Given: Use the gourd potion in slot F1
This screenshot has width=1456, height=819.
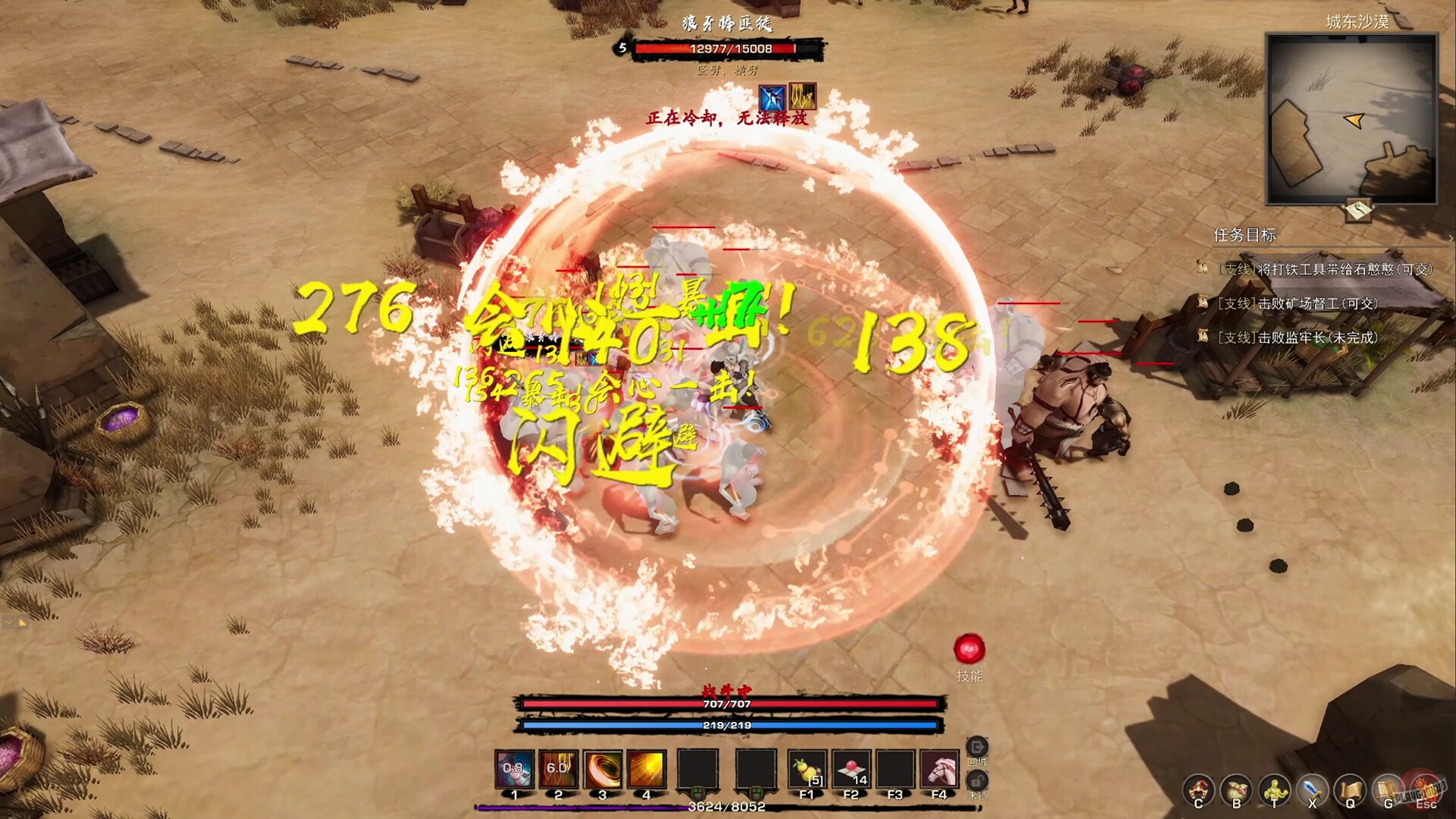Looking at the screenshot, I should 808,770.
